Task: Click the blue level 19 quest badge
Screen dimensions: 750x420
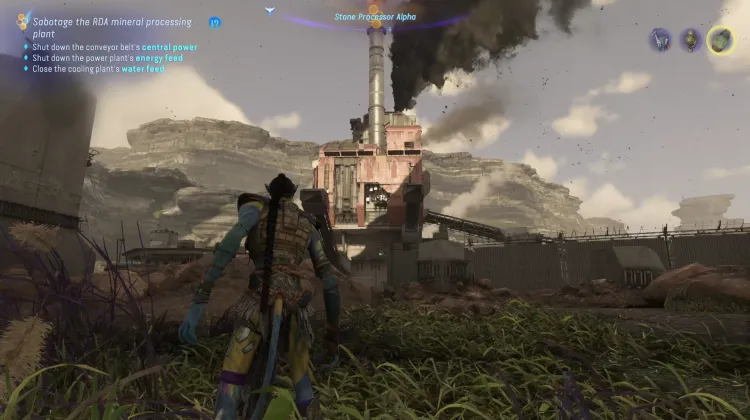Action: [x=215, y=22]
